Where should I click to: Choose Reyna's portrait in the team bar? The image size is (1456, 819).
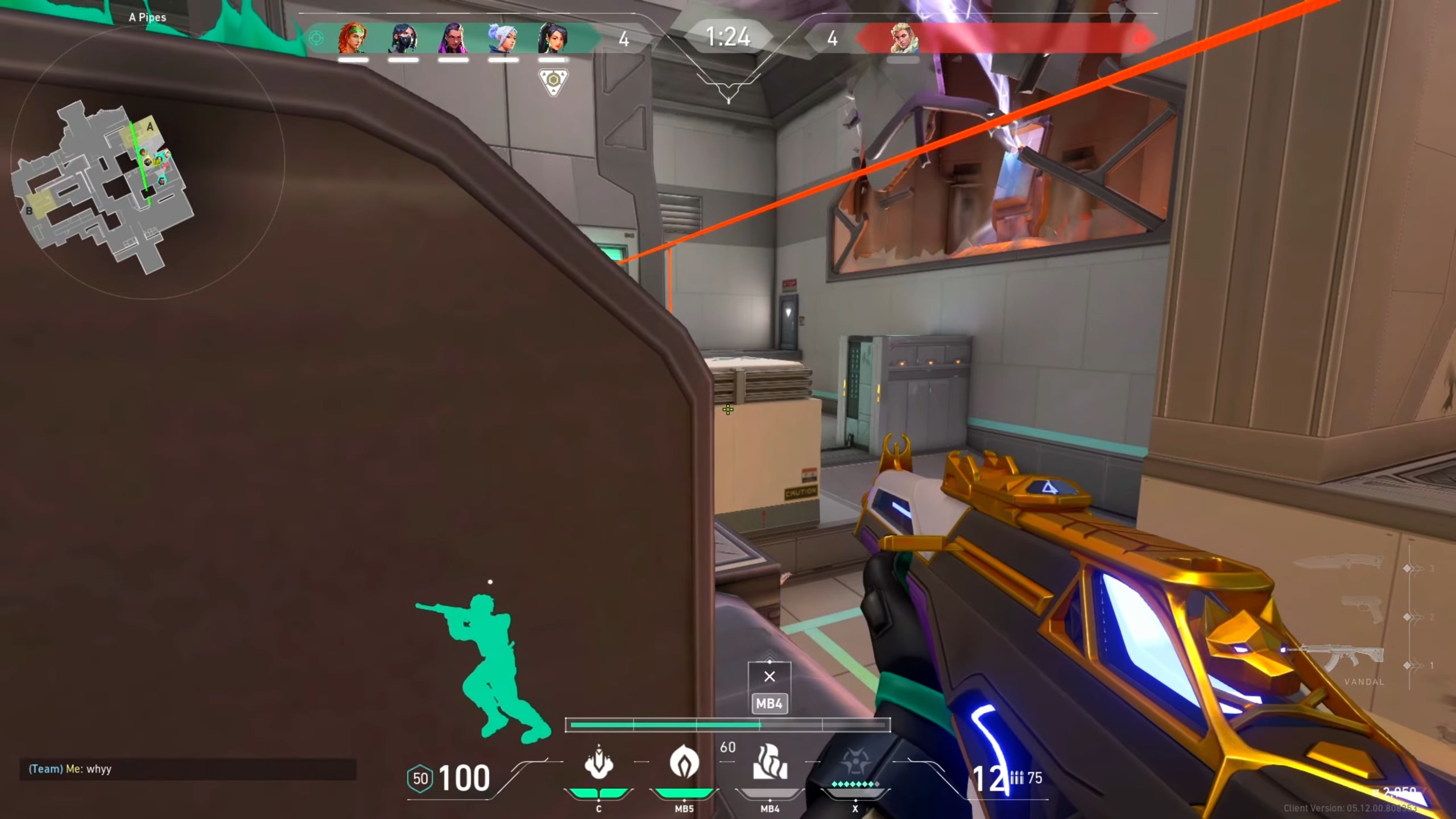click(453, 39)
